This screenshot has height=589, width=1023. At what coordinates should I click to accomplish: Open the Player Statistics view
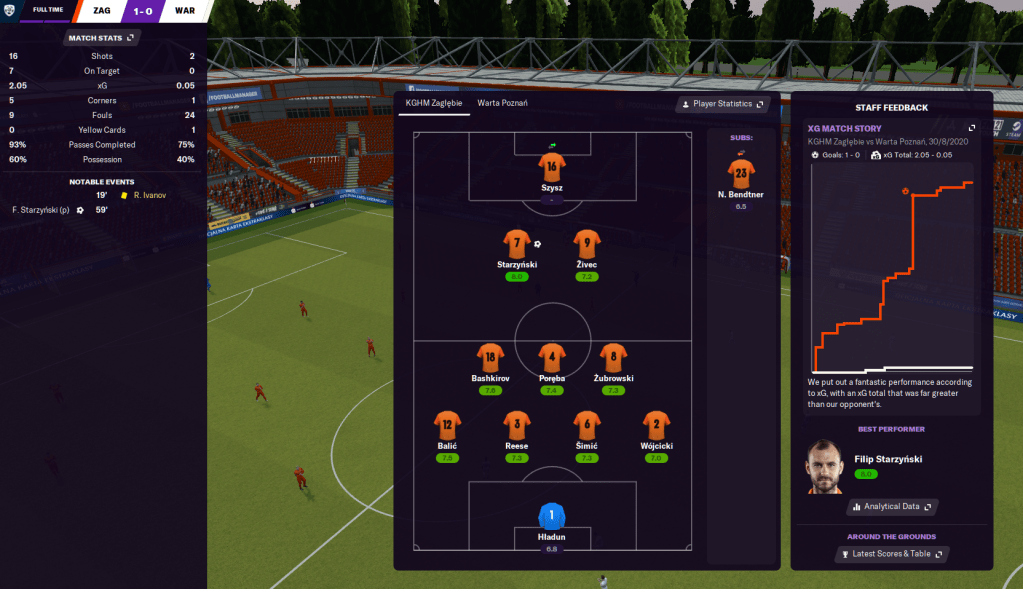[x=723, y=104]
